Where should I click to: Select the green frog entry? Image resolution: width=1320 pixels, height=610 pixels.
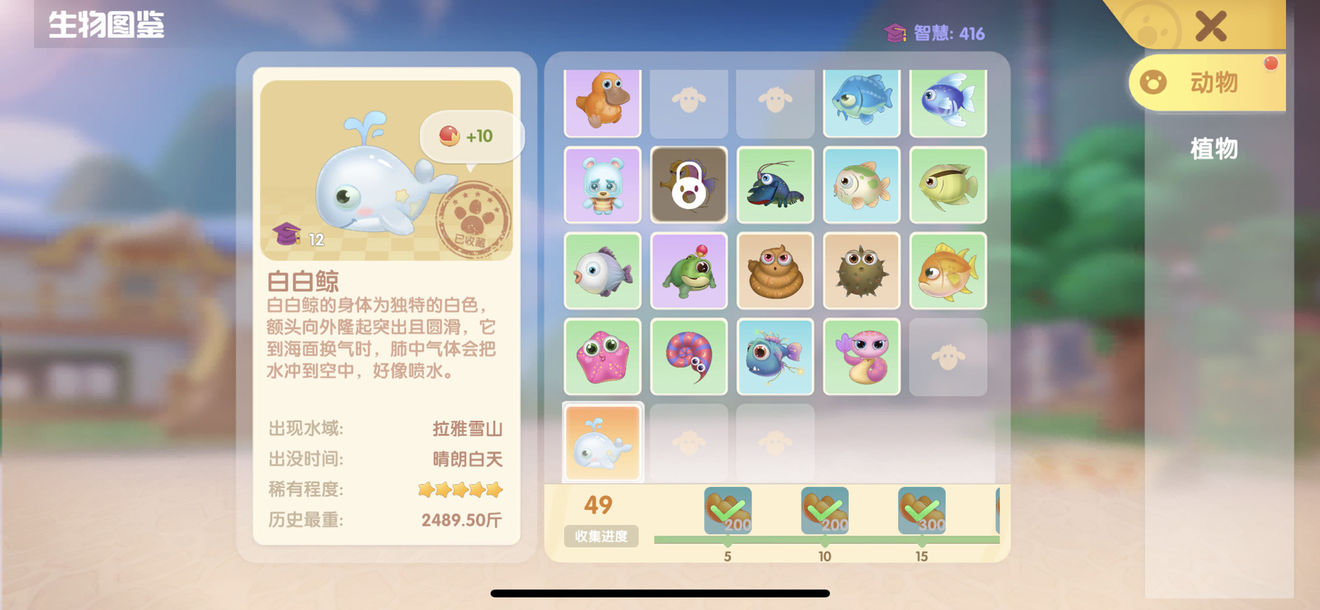point(689,271)
